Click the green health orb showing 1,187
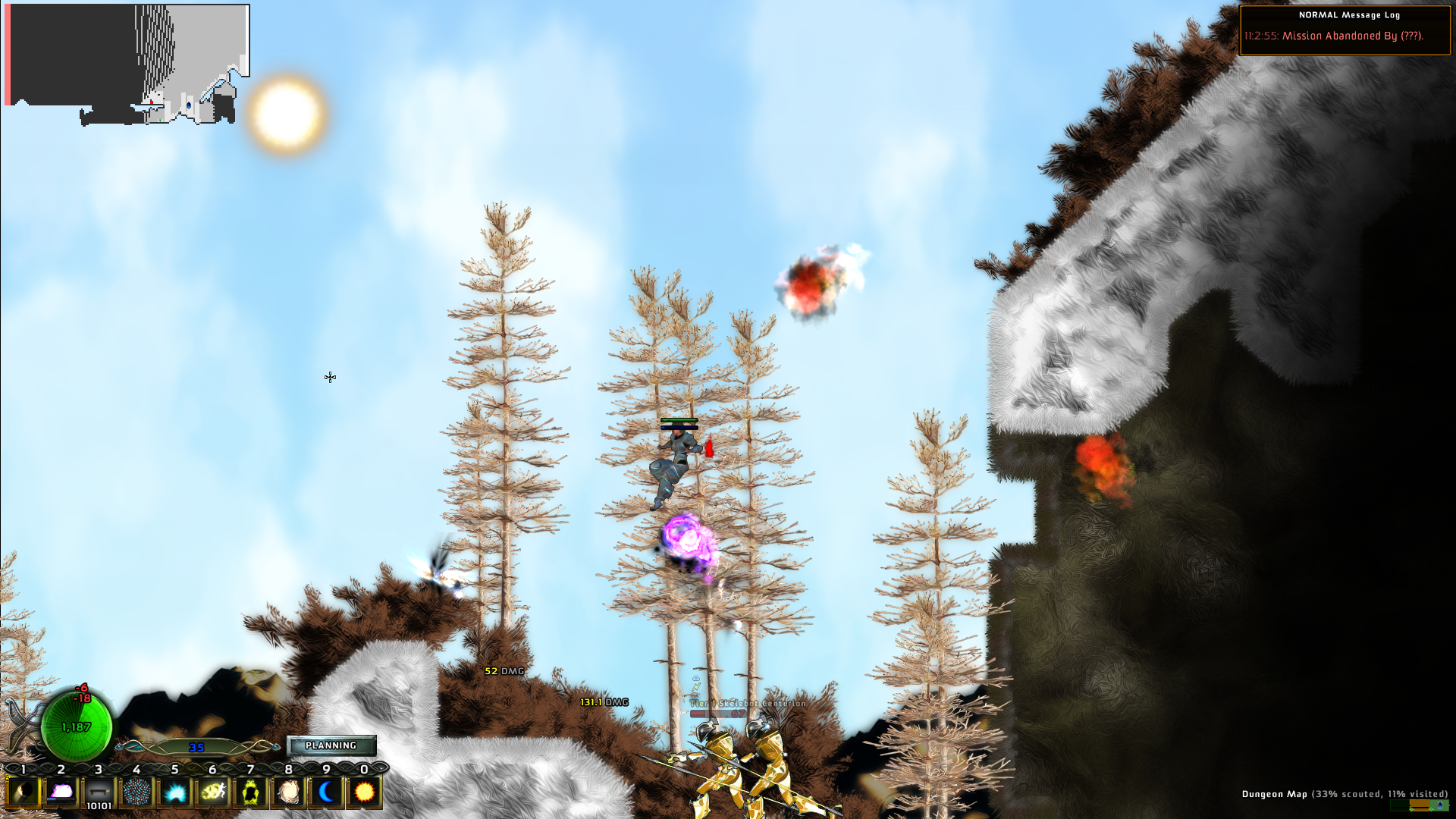The height and width of the screenshot is (819, 1456). (x=78, y=726)
